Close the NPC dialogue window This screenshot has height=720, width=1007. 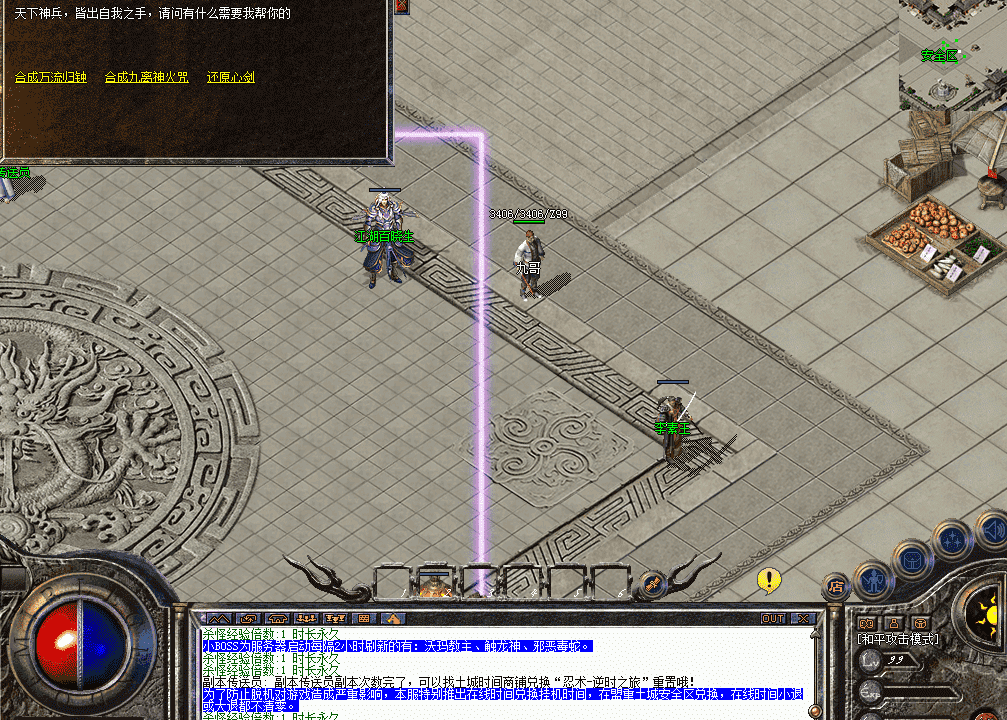click(x=401, y=6)
